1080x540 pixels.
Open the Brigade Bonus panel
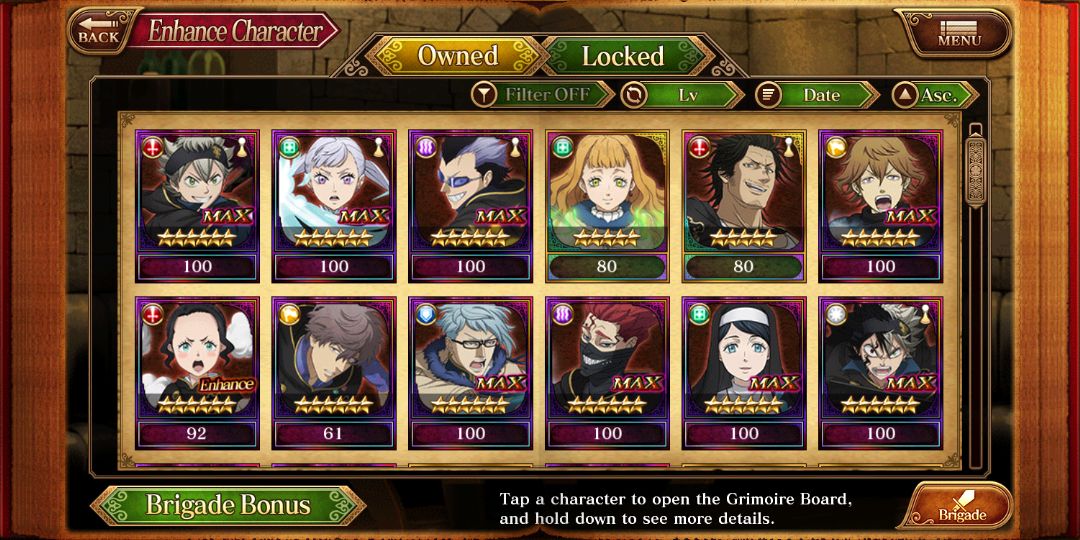coord(228,505)
